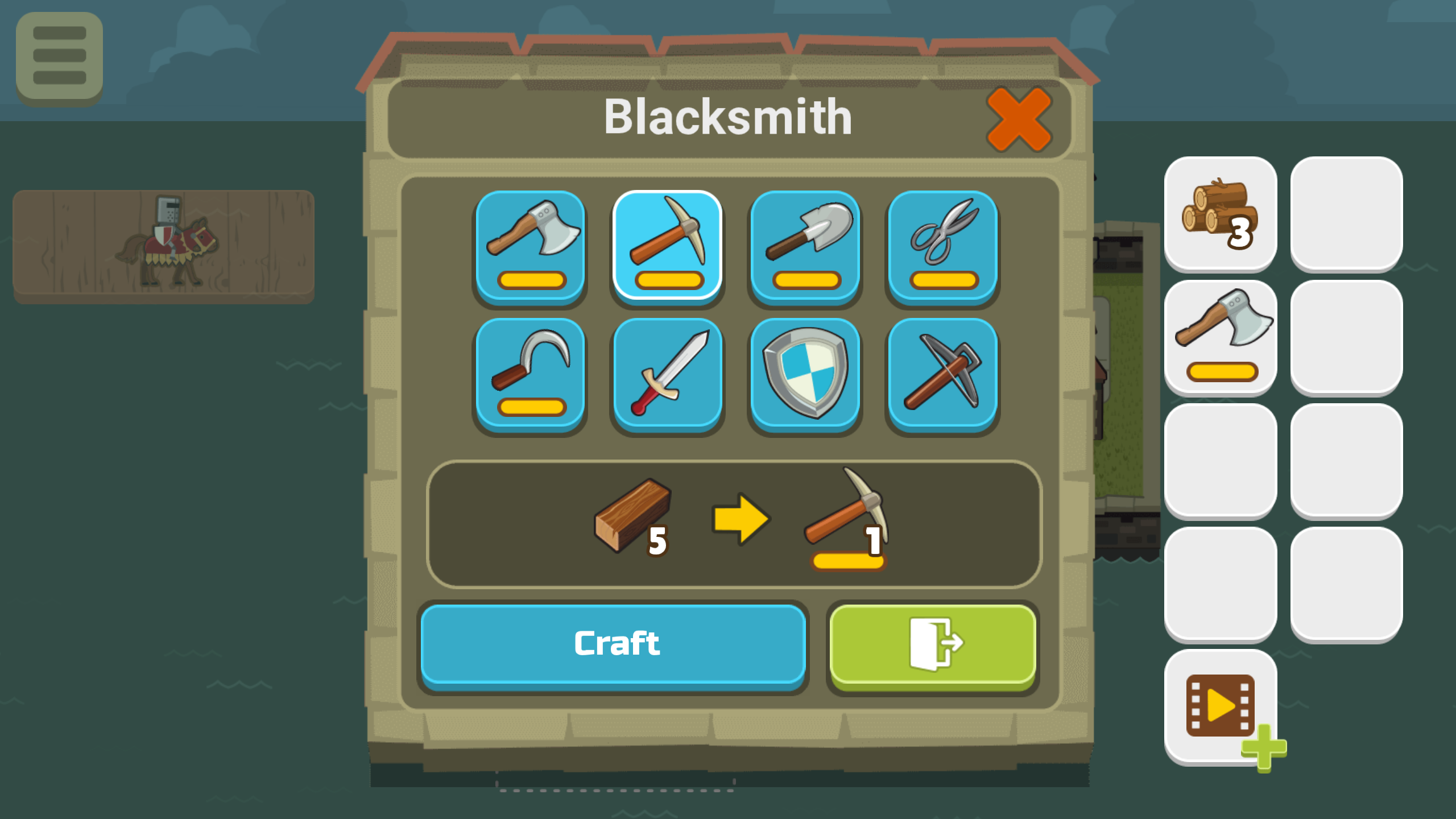Close the Blacksmith window with the orange X

1019,118
